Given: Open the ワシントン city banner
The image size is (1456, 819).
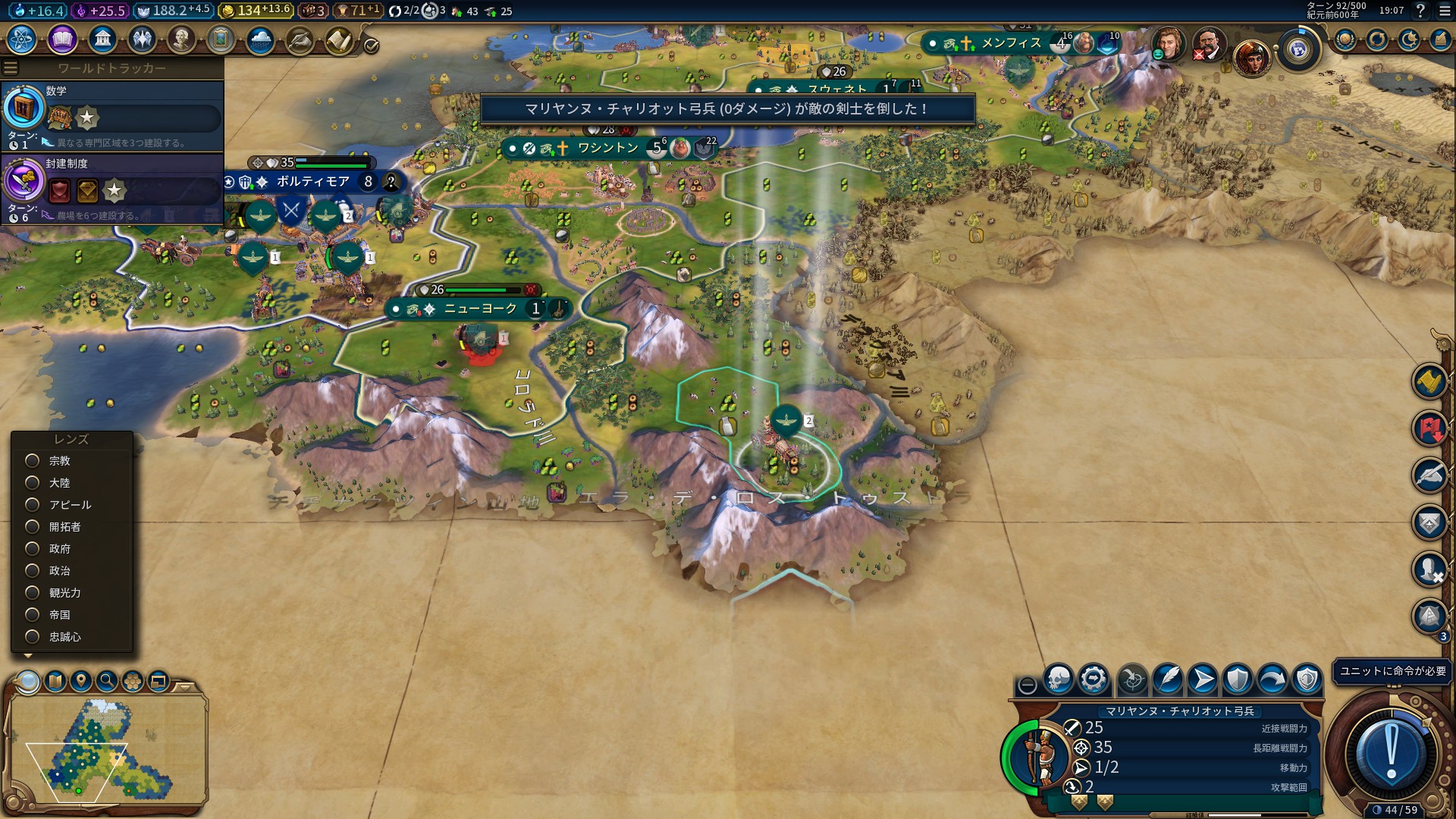Looking at the screenshot, I should [608, 148].
